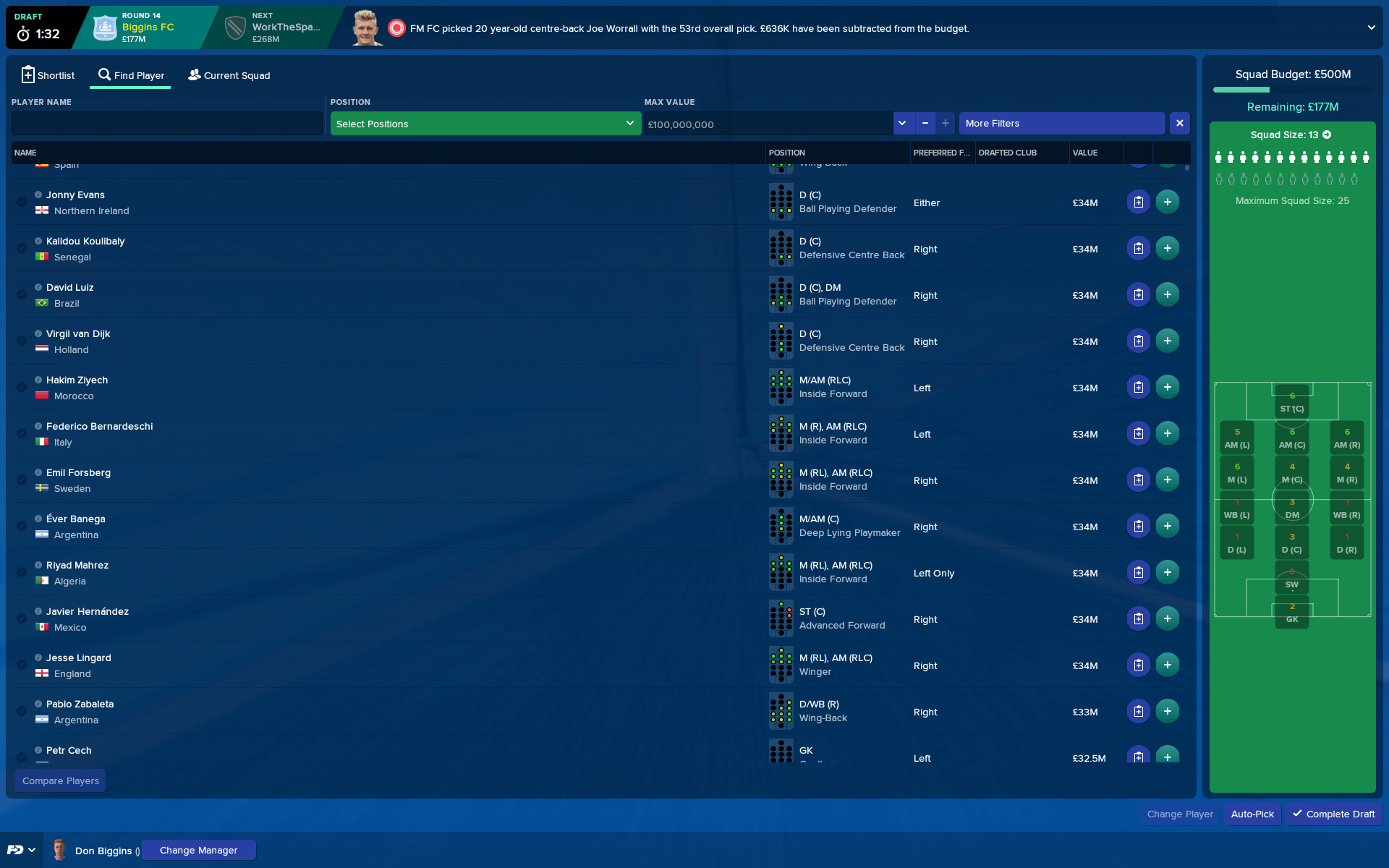Add Virgil van Dijk to shortlist via clipboard icon
Image resolution: width=1389 pixels, height=868 pixels.
pos(1138,340)
